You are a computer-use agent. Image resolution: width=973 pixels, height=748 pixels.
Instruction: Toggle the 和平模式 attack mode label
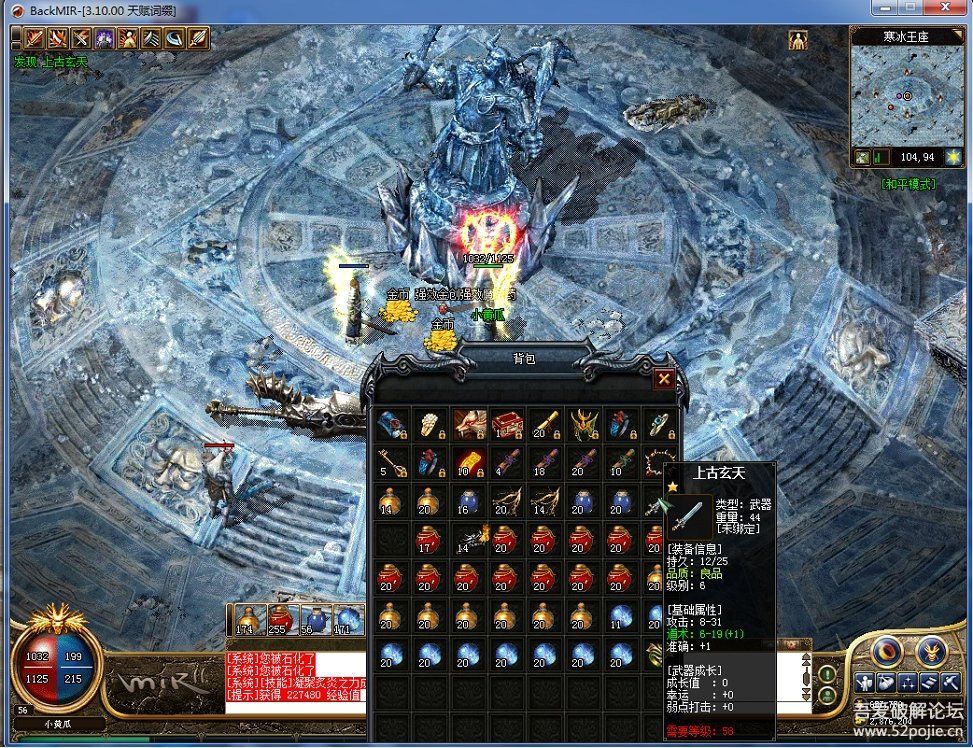(907, 184)
